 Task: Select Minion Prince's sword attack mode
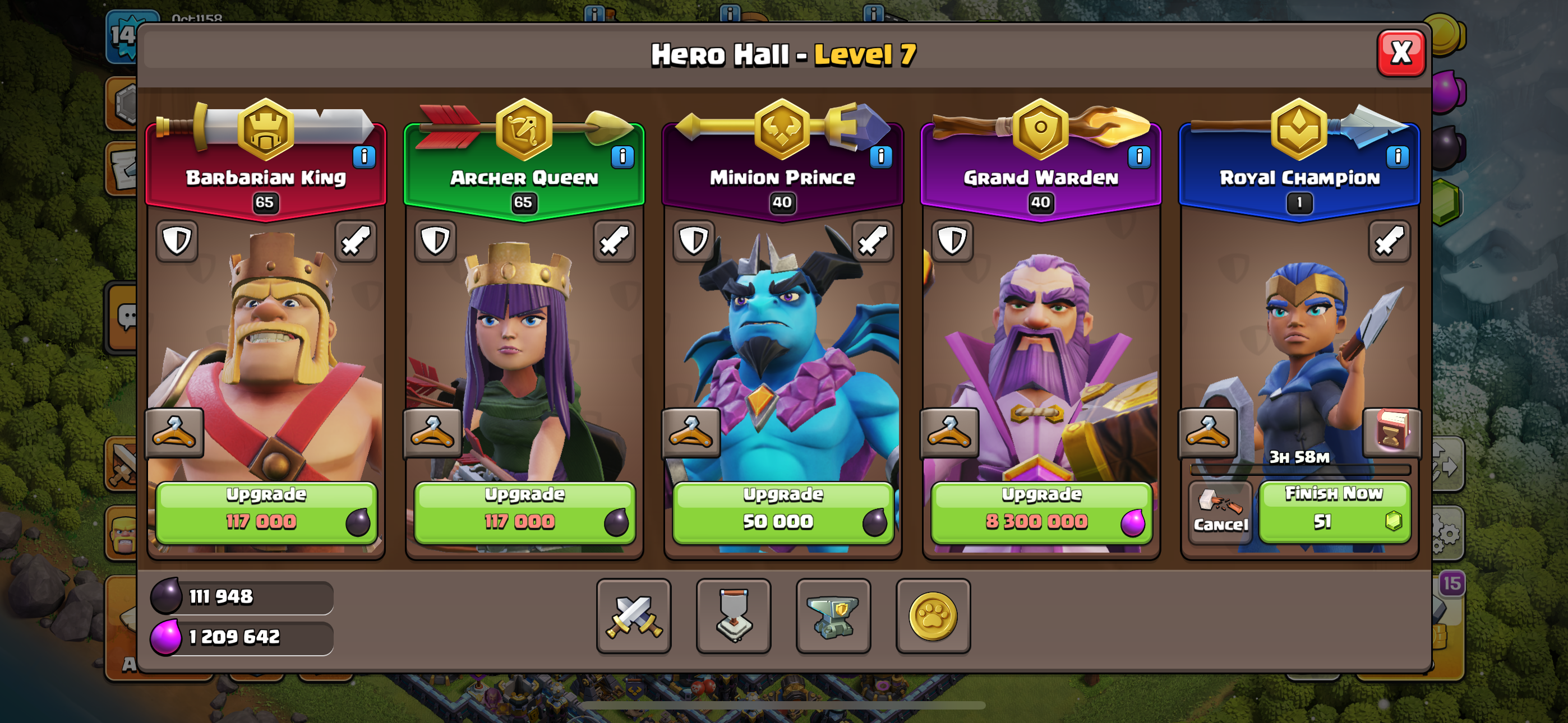pos(872,241)
